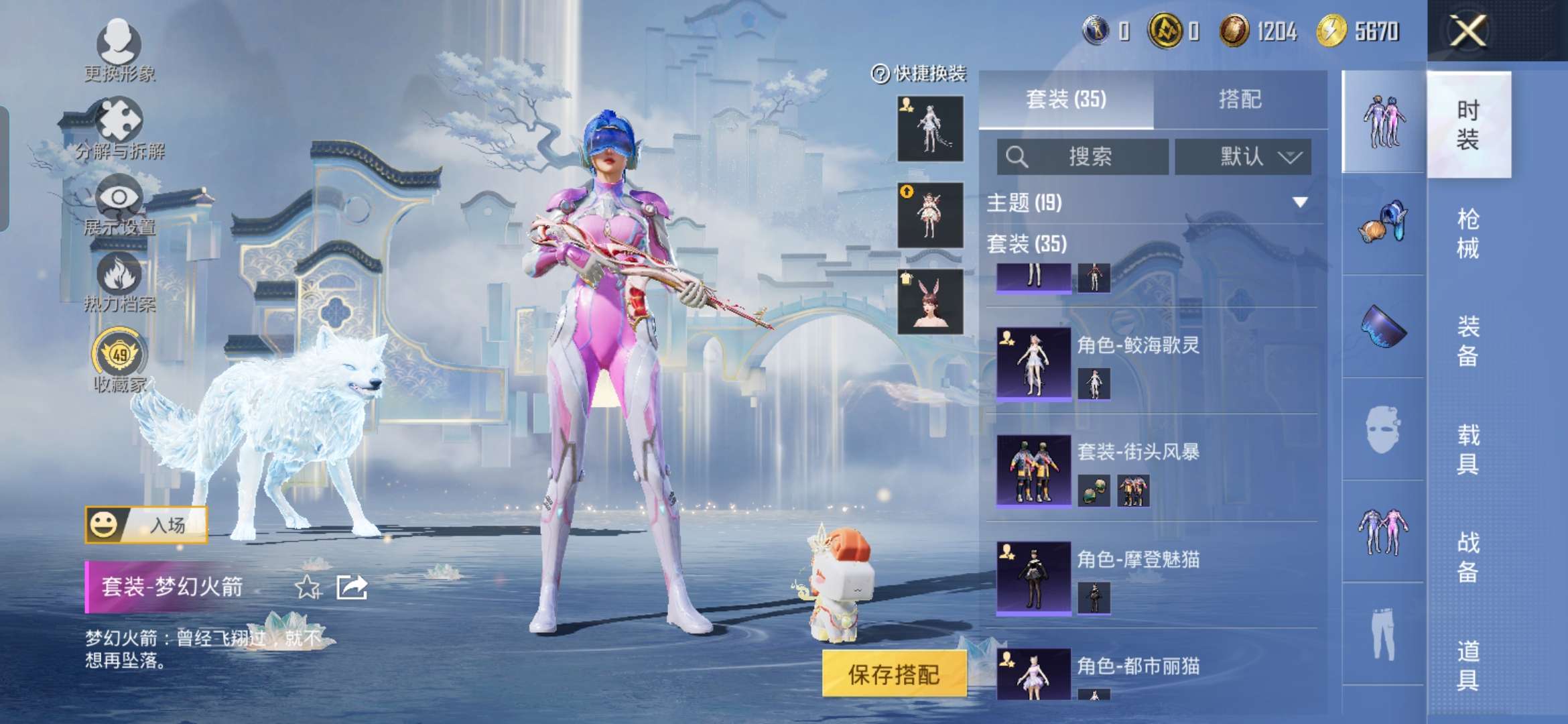Click the 入场 emote button
This screenshot has height=724, width=1568.
(146, 524)
